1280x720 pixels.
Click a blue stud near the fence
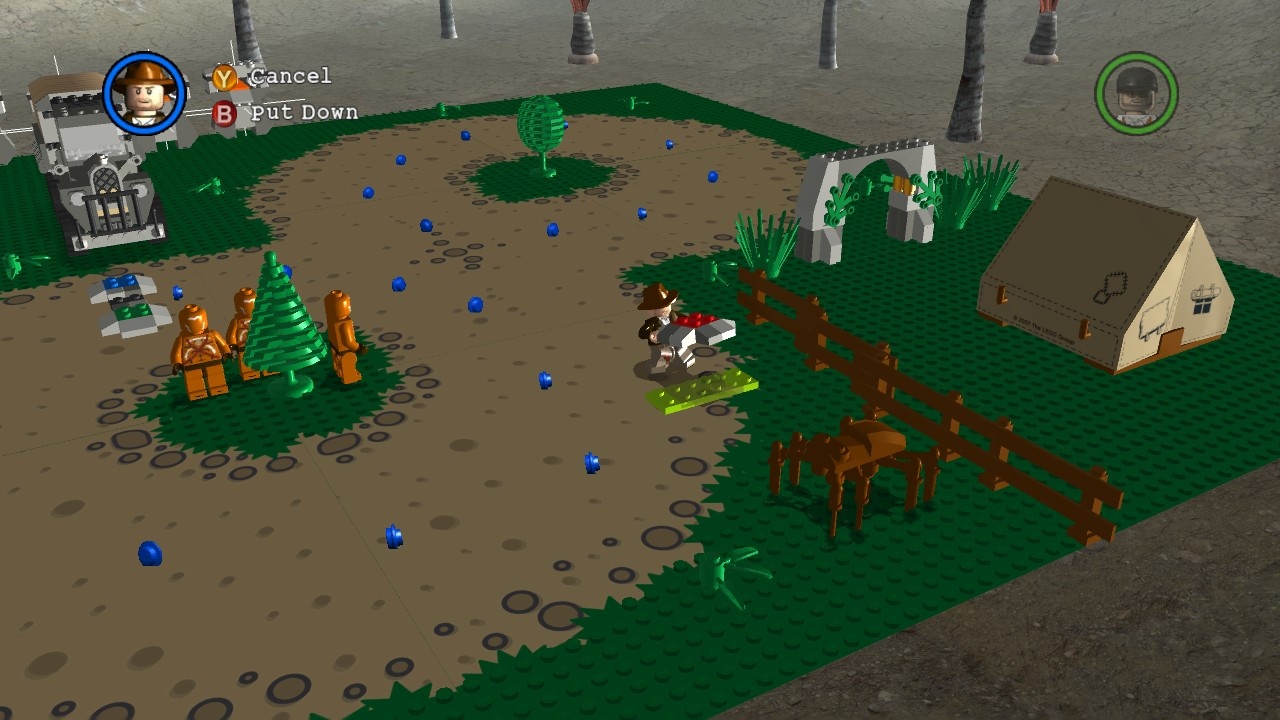click(x=590, y=462)
